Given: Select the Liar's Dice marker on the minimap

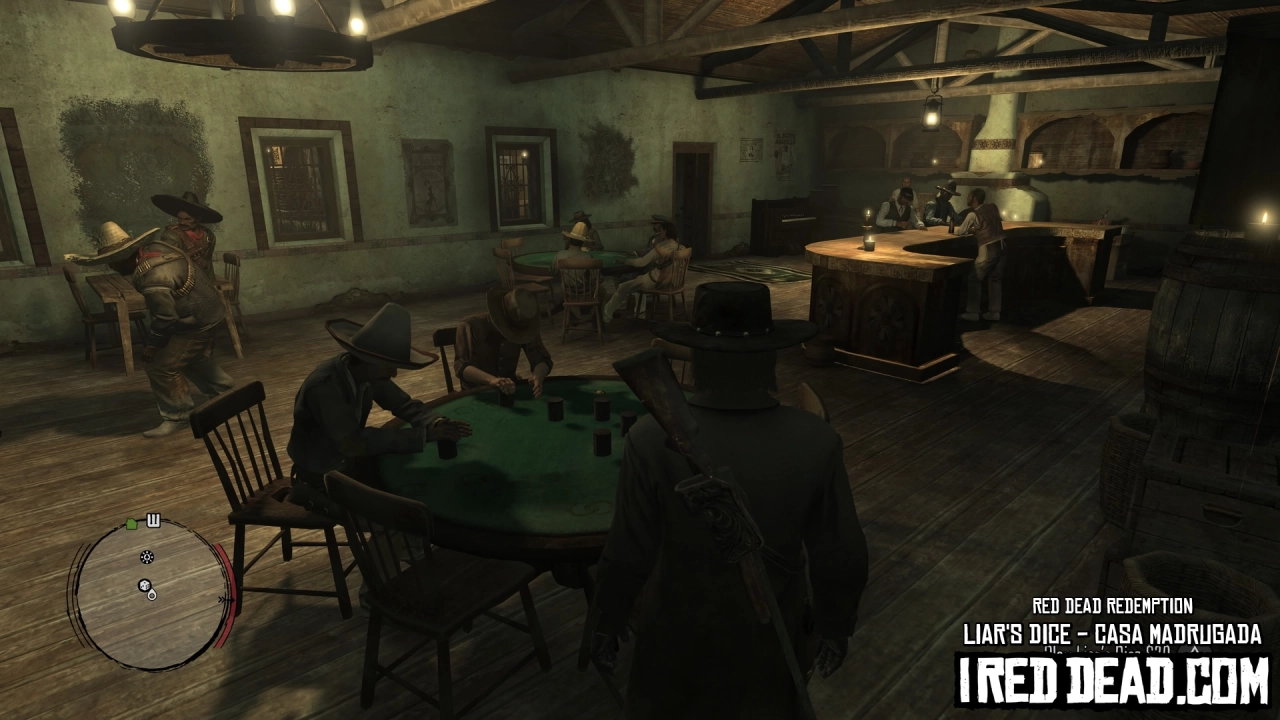Looking at the screenshot, I should (x=145, y=585).
